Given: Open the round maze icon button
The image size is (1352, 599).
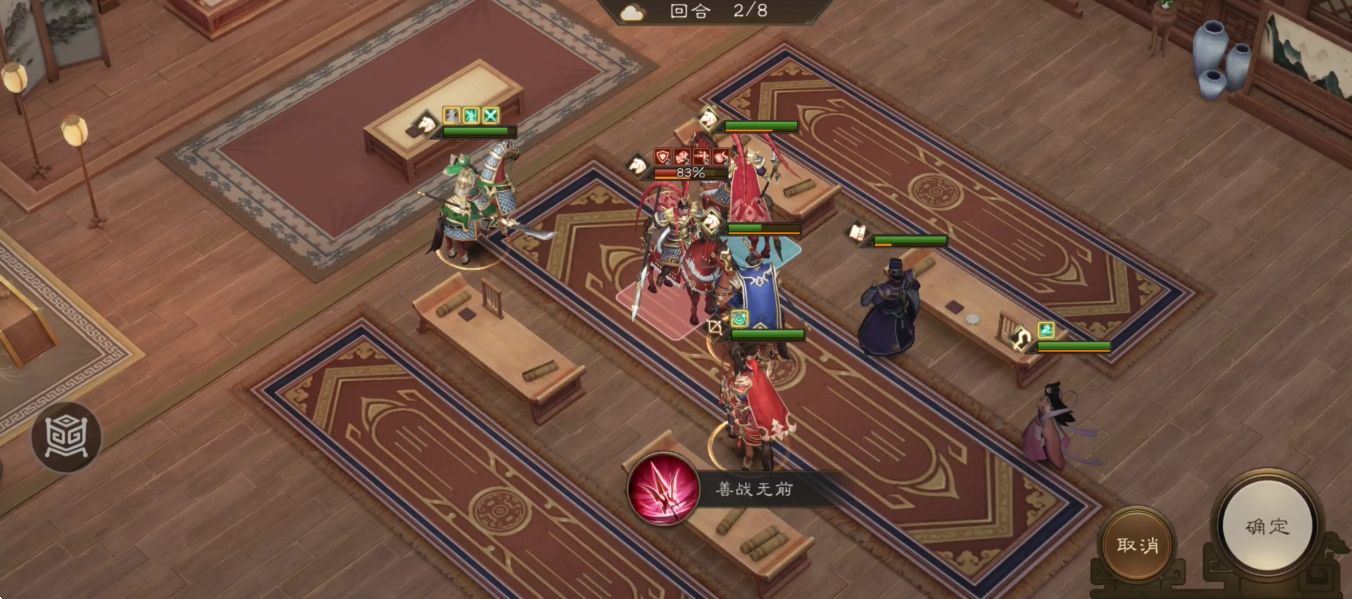Looking at the screenshot, I should click(x=66, y=437).
